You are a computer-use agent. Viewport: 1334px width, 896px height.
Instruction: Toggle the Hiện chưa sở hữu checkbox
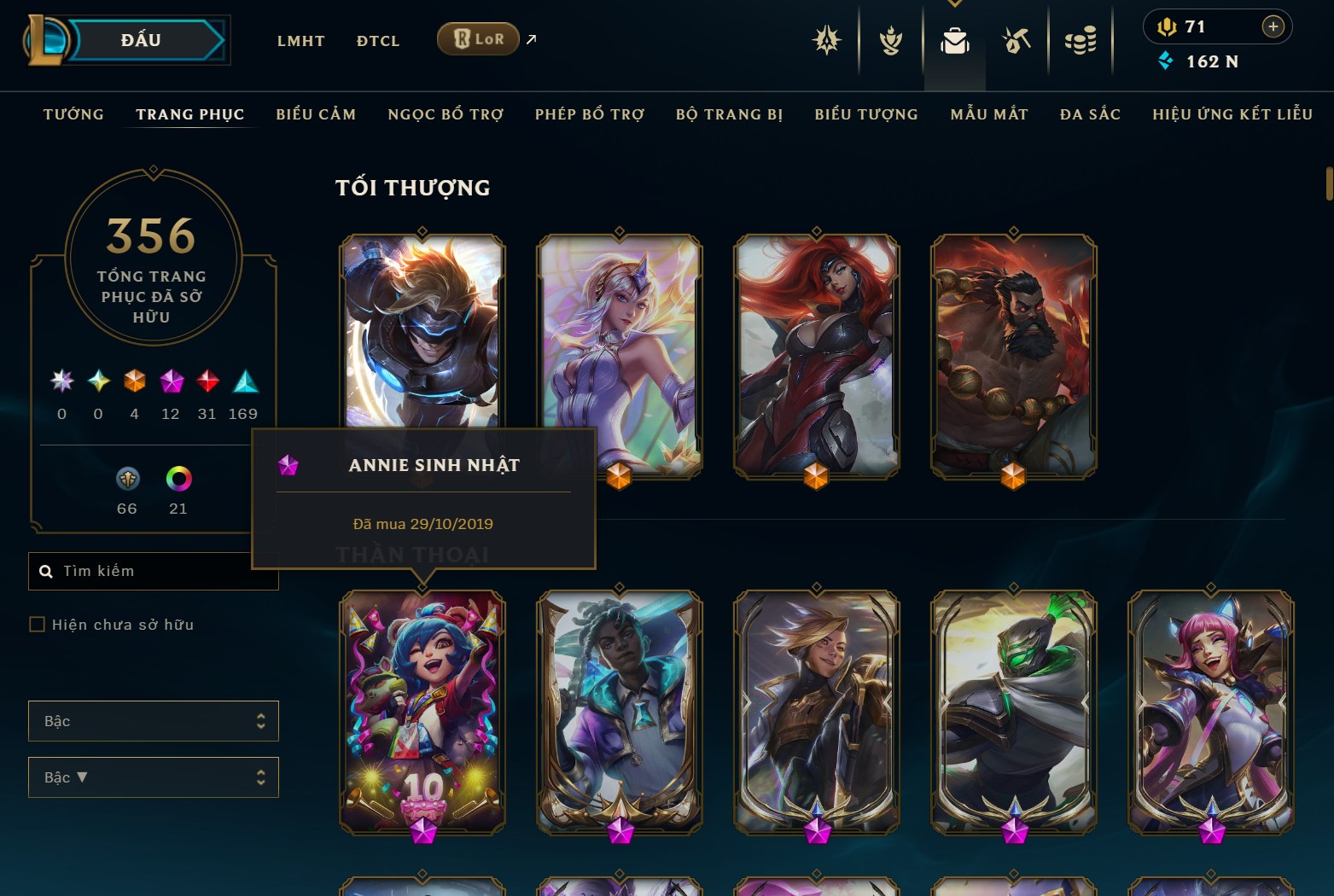pyautogui.click(x=38, y=625)
